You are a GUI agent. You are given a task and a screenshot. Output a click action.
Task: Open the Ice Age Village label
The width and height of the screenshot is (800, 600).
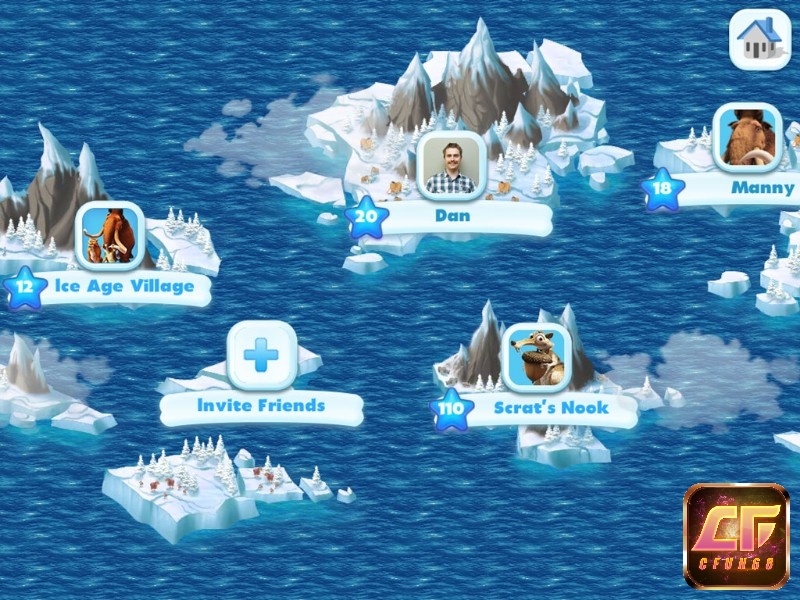click(x=124, y=287)
